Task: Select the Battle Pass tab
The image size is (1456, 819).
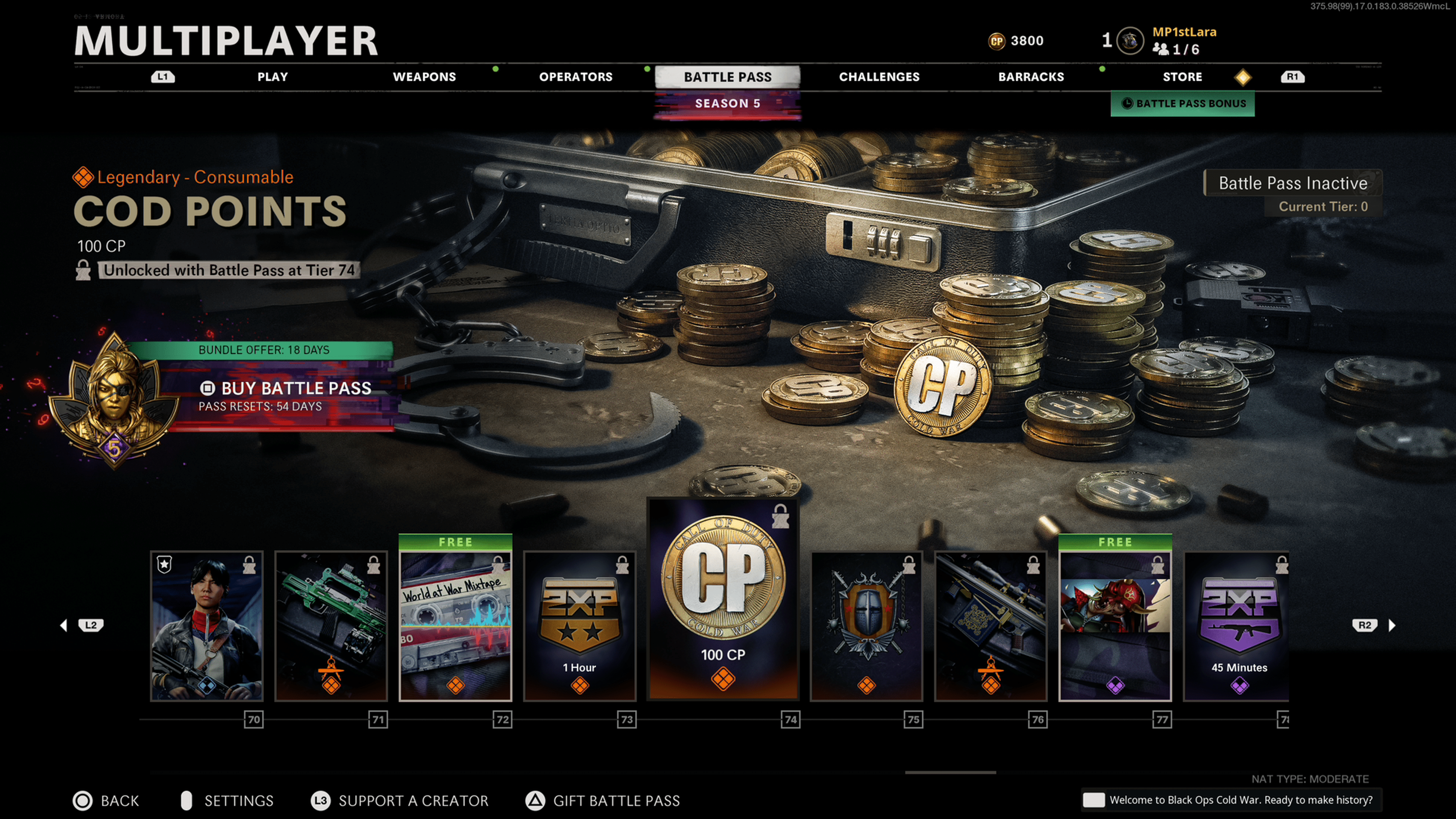Action: [x=728, y=77]
